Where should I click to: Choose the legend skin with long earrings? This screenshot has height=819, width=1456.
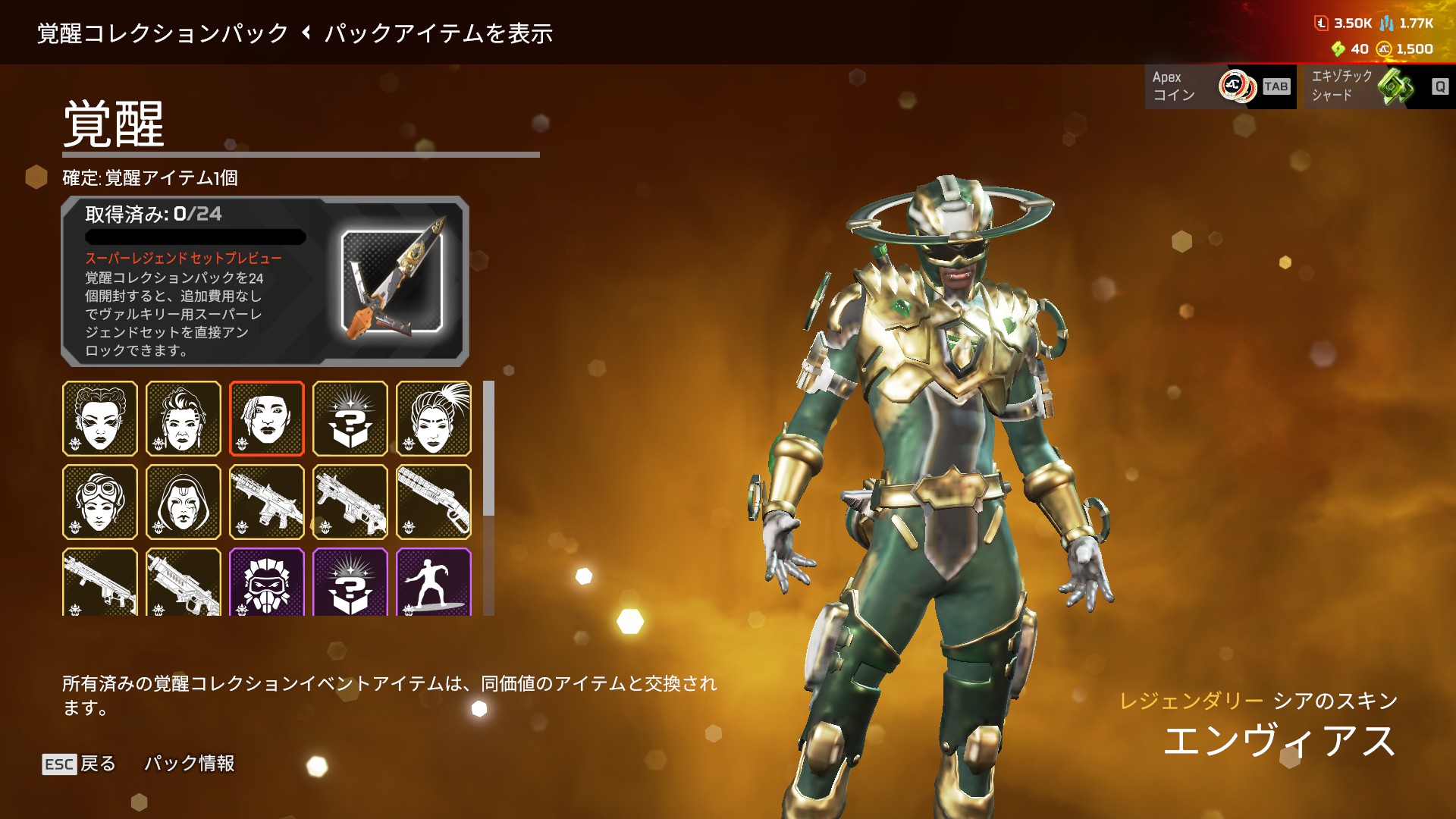184,419
